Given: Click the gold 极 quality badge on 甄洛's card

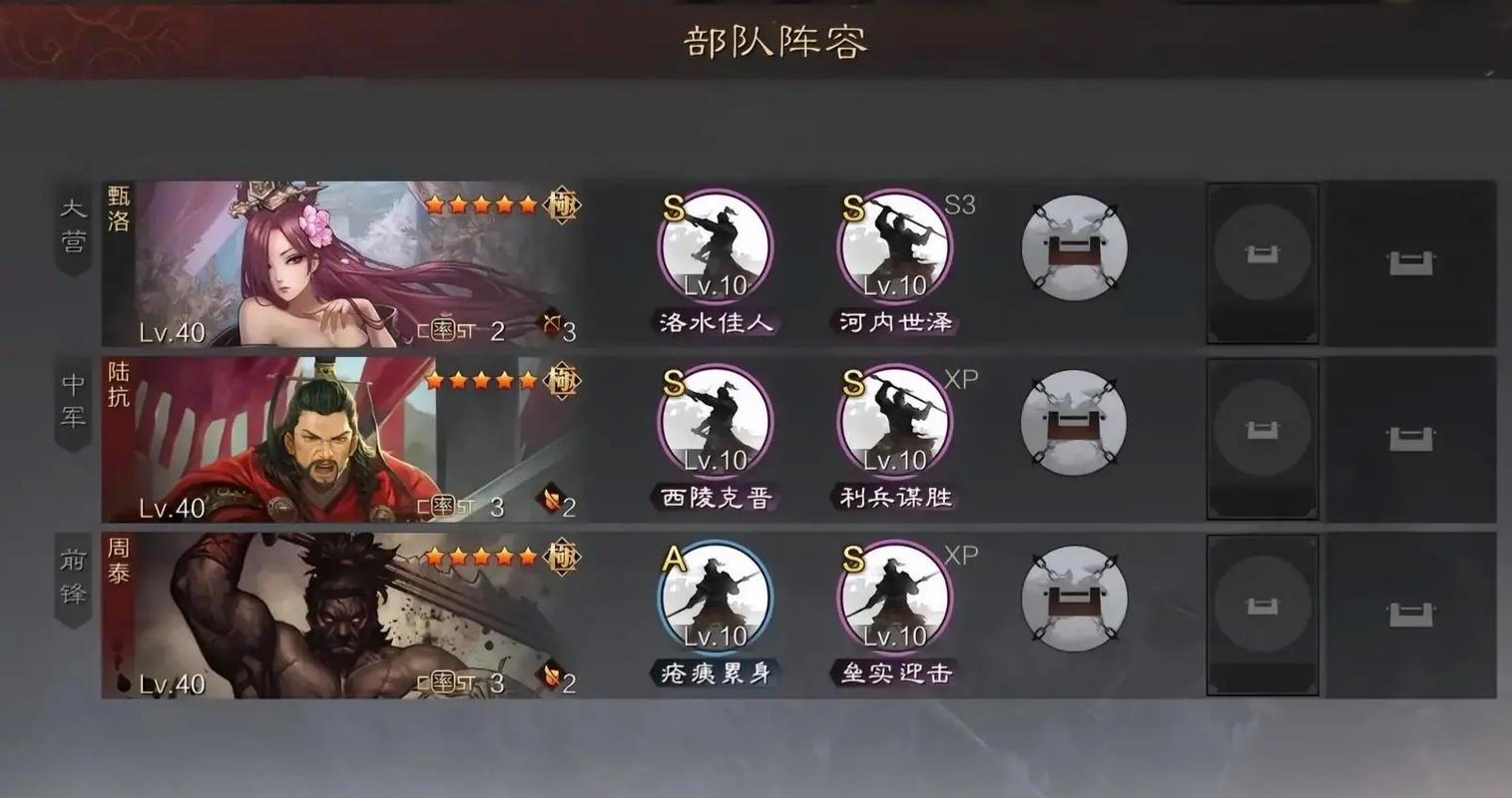Looking at the screenshot, I should [560, 204].
